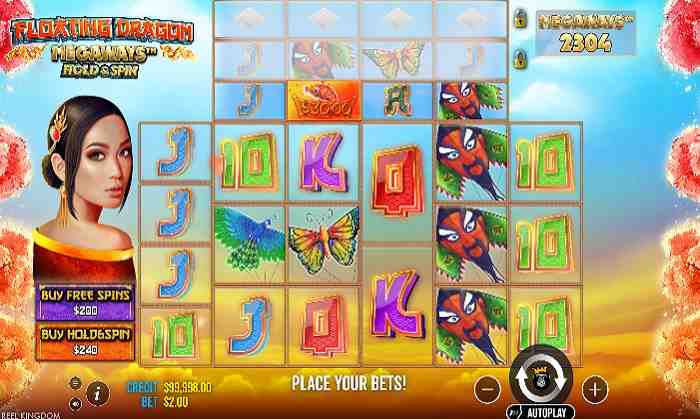Open the game info paytable
The width and height of the screenshot is (700, 419).
pyautogui.click(x=99, y=389)
